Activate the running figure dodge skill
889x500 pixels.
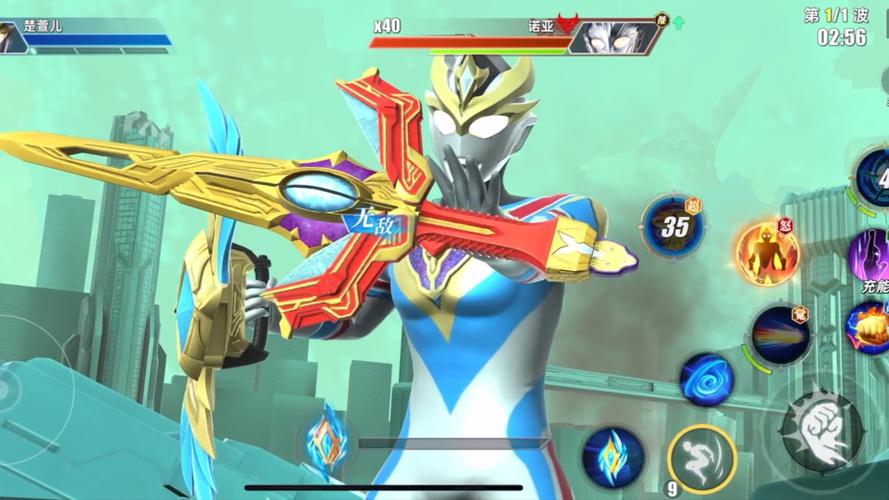click(x=701, y=460)
